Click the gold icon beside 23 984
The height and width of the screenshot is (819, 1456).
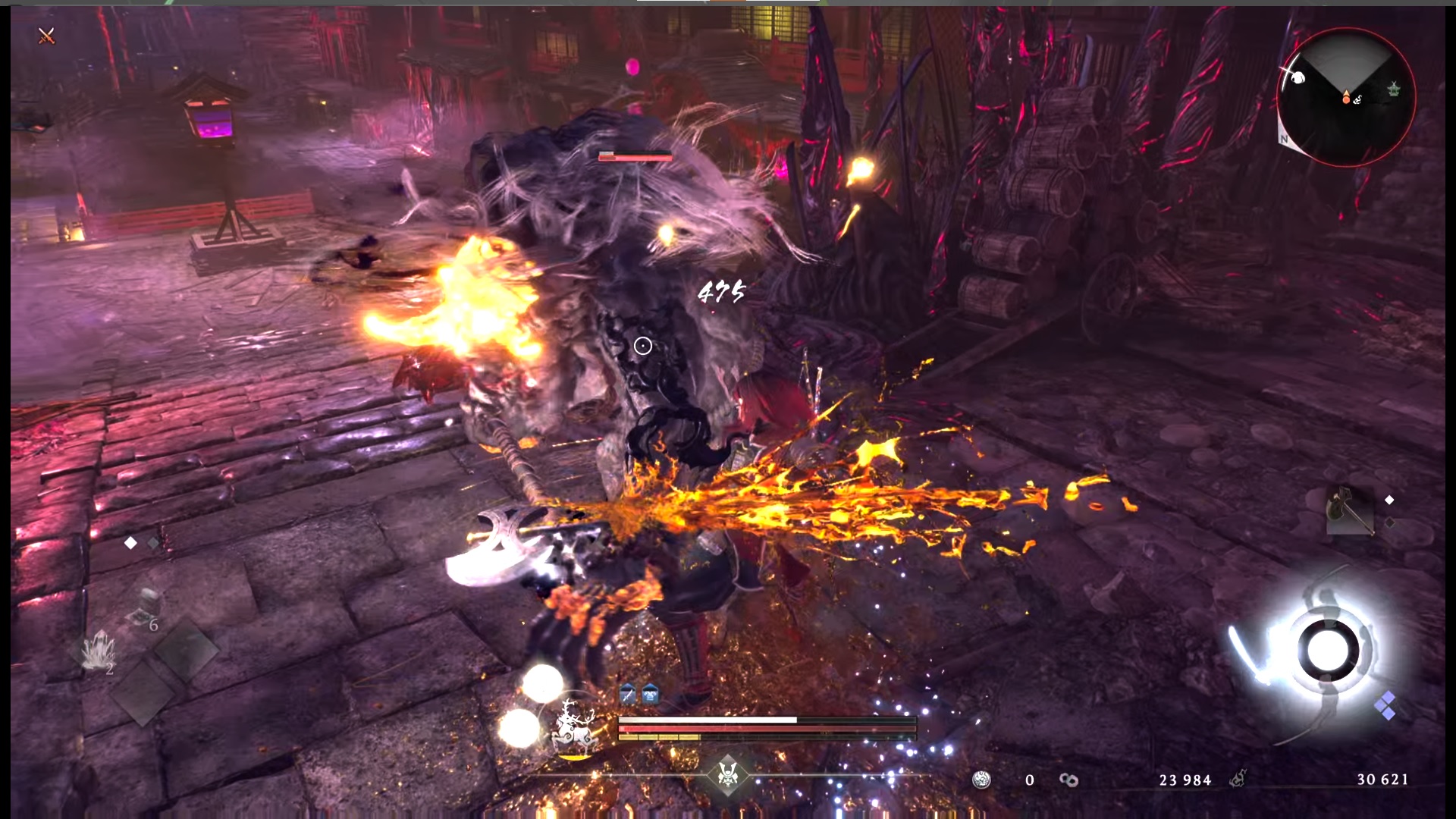coord(1068,780)
